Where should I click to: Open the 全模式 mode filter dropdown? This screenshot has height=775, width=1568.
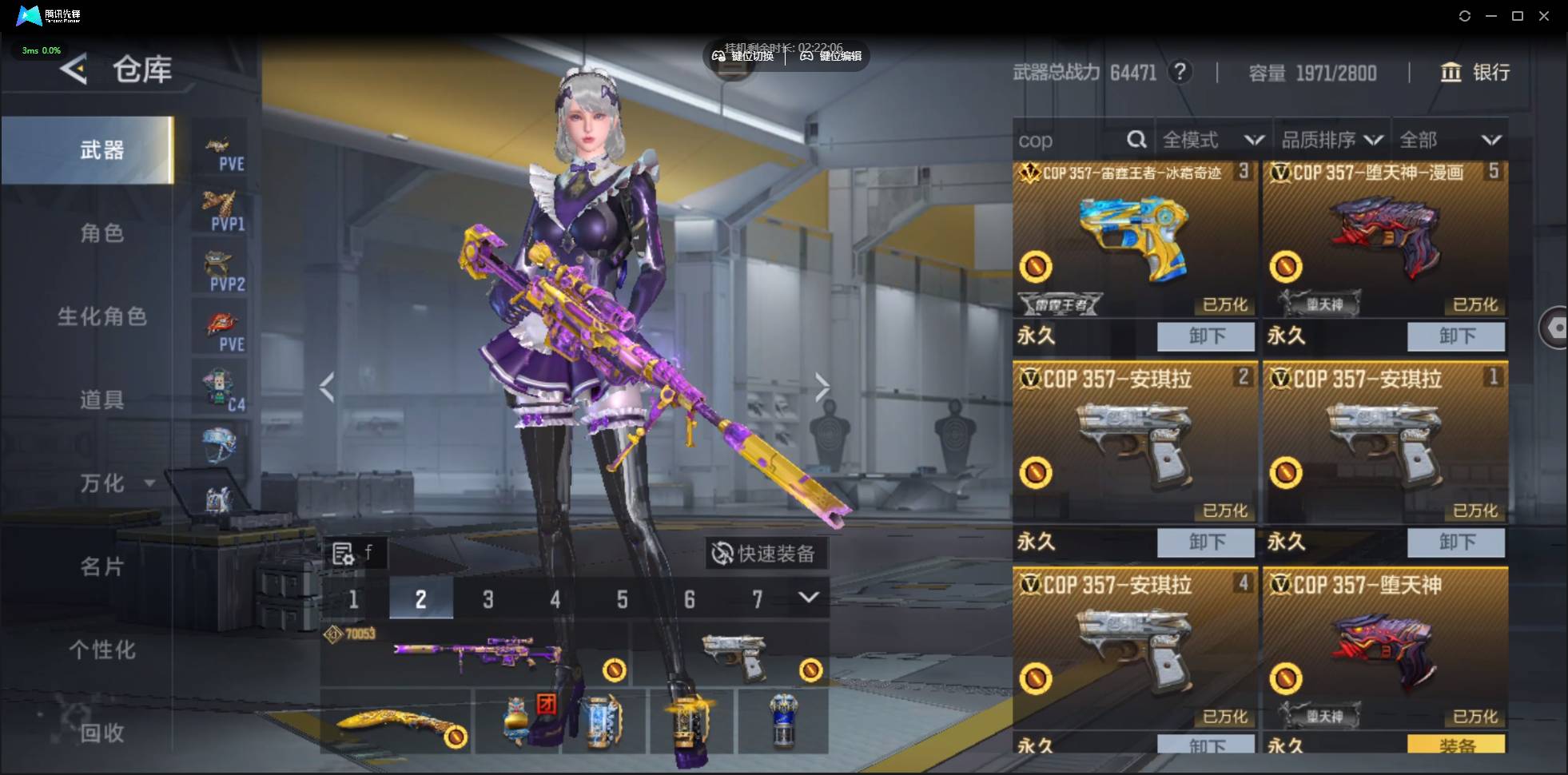pyautogui.click(x=1212, y=141)
